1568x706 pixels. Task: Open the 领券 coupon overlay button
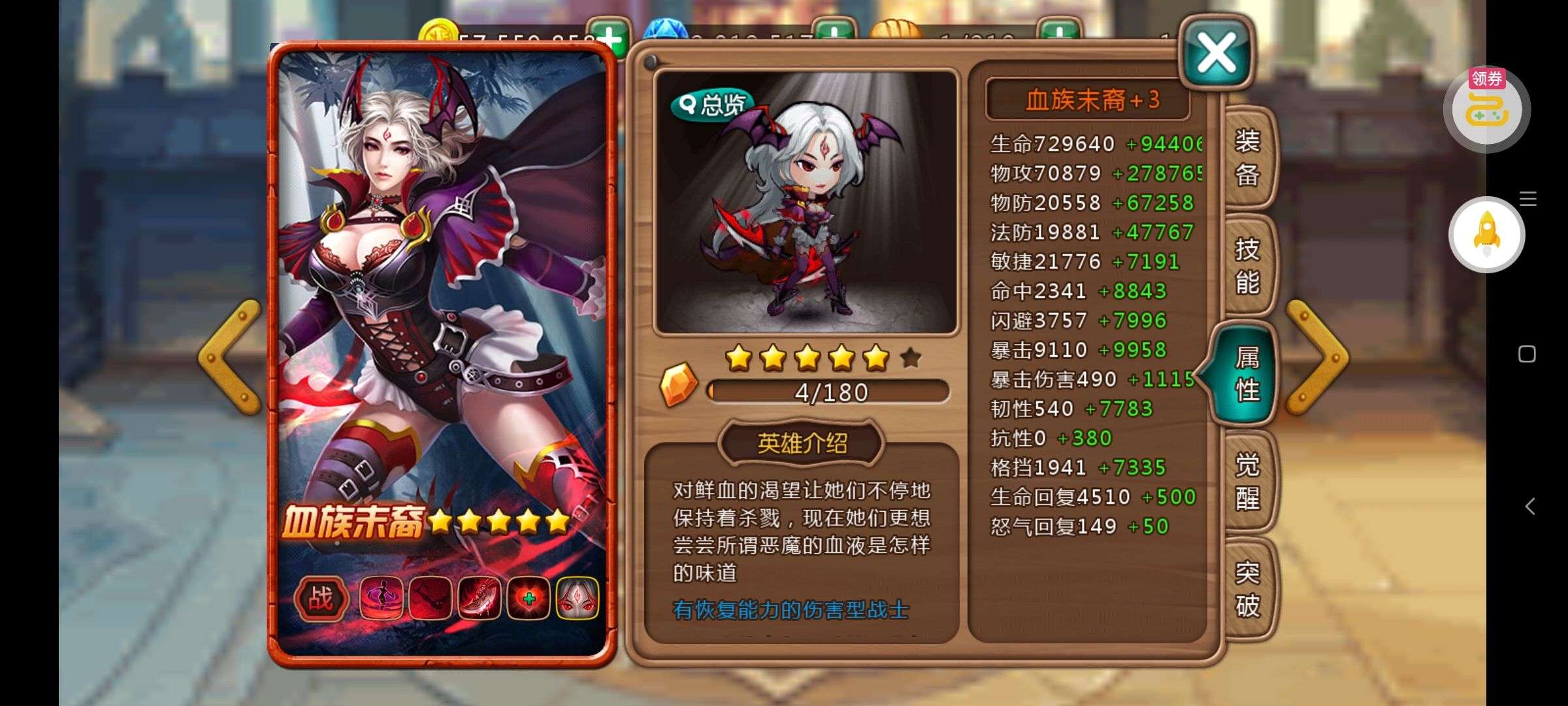click(x=1486, y=108)
